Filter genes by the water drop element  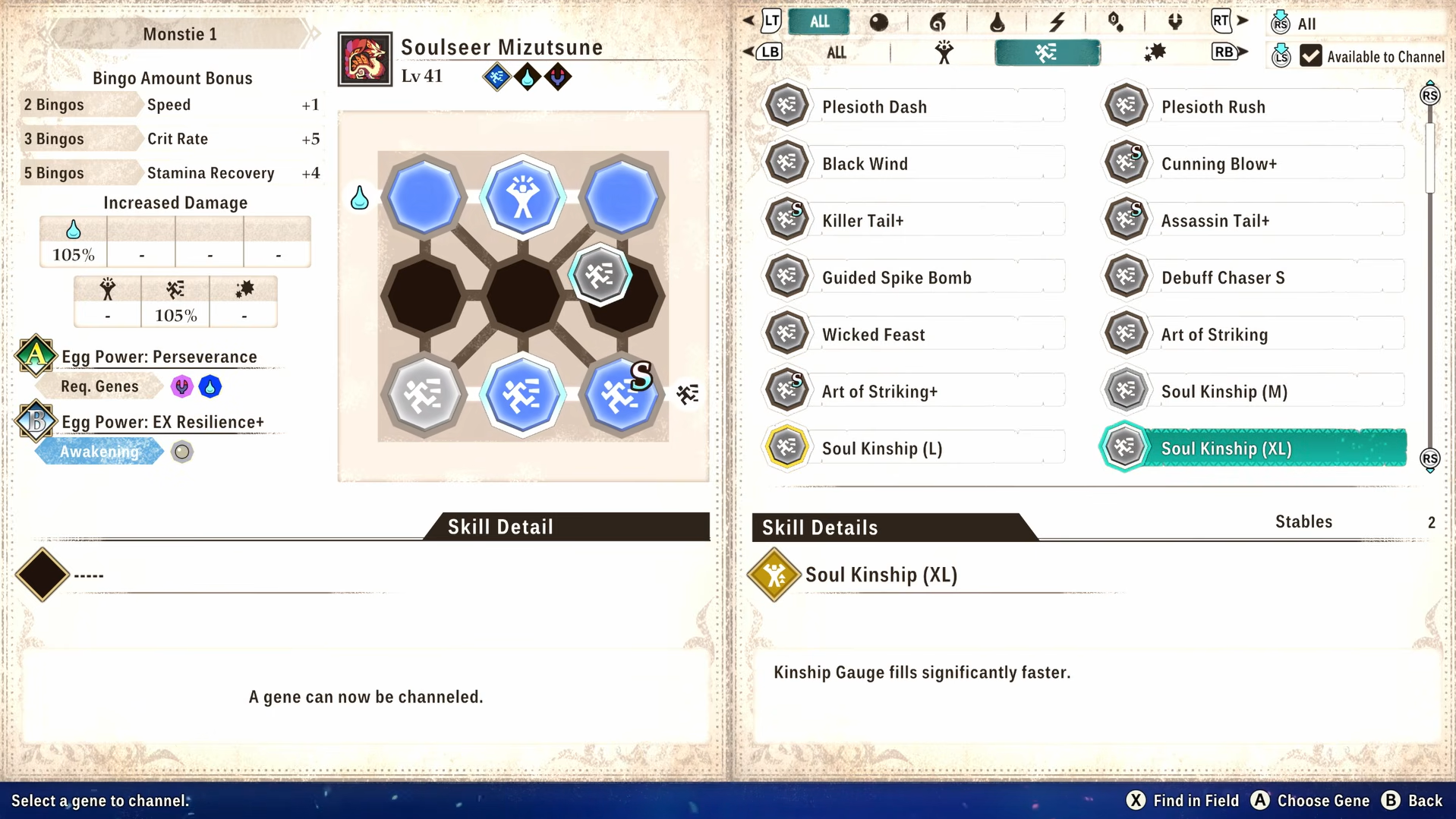click(x=997, y=22)
